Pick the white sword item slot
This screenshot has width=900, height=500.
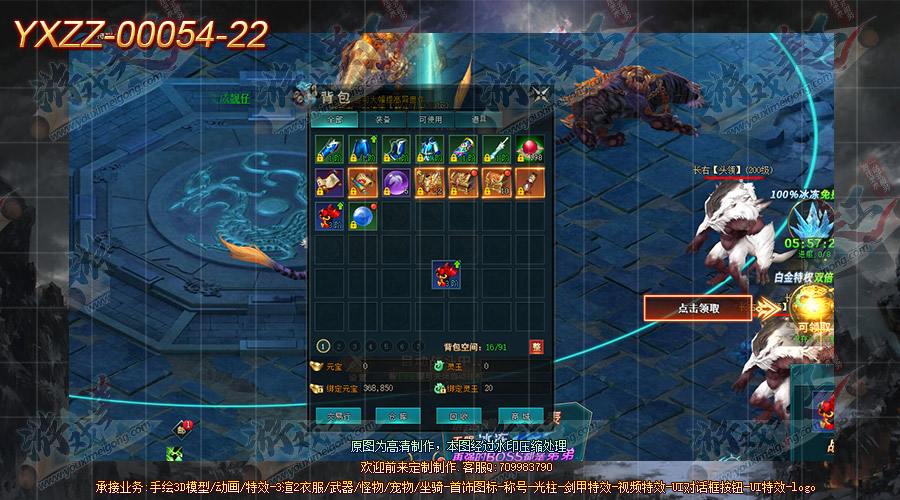pos(496,149)
